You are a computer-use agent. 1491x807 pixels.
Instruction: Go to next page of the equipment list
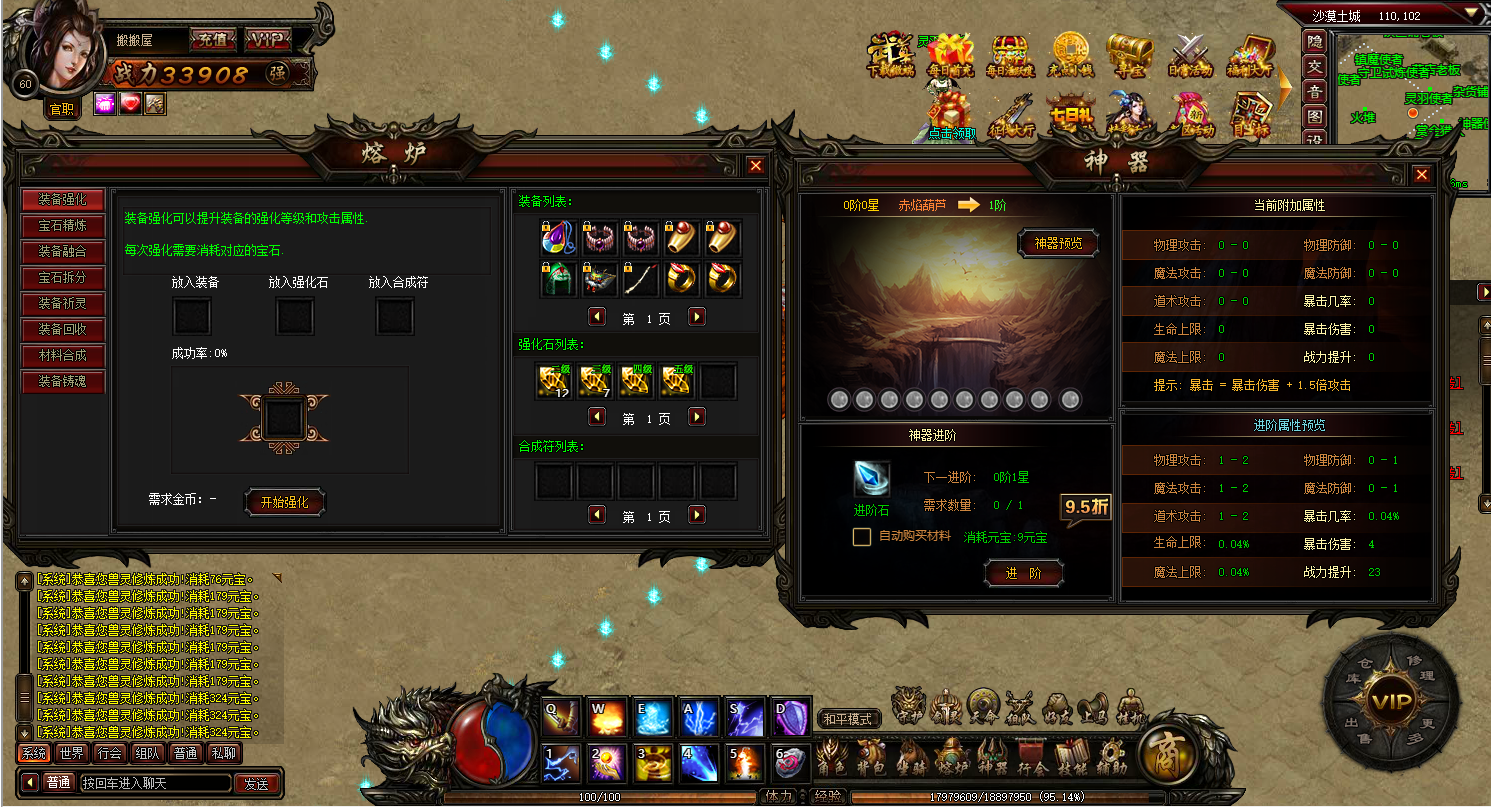tap(697, 316)
